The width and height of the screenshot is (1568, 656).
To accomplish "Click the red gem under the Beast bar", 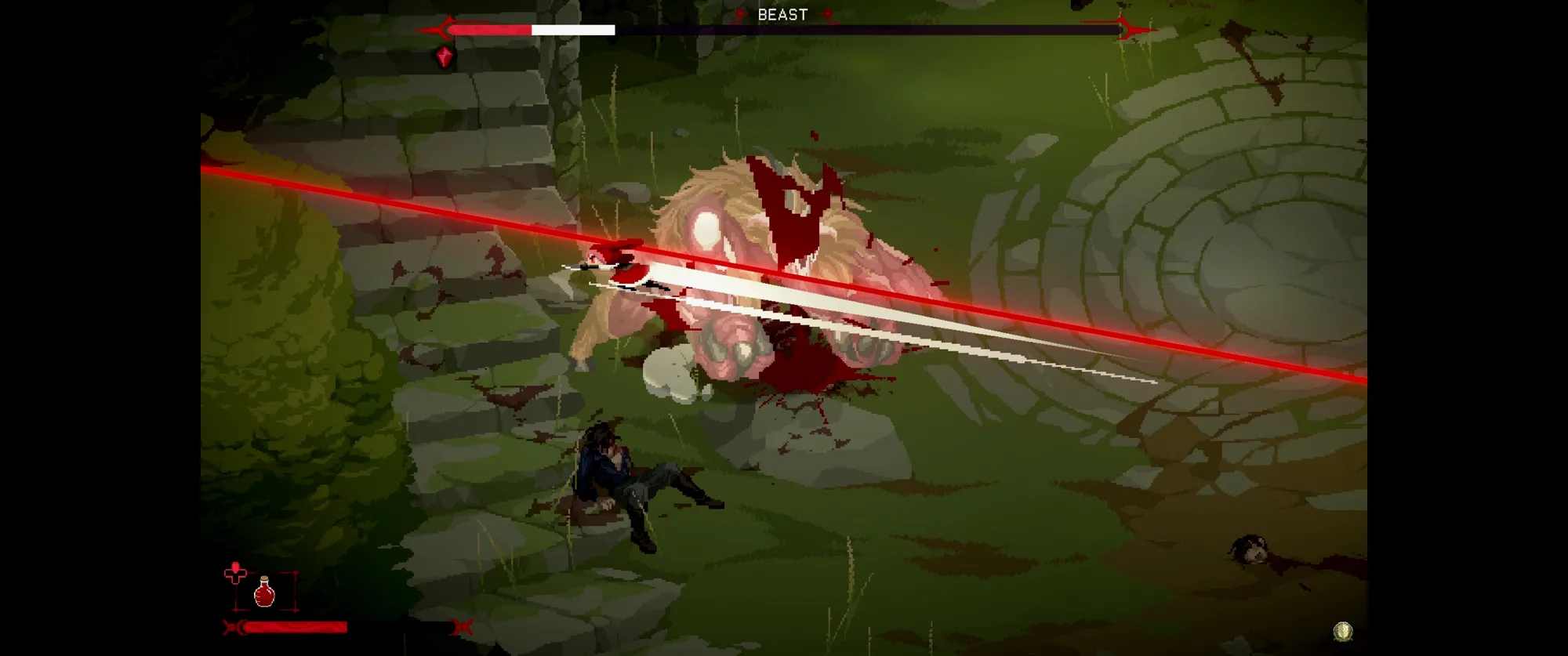I will [x=445, y=57].
